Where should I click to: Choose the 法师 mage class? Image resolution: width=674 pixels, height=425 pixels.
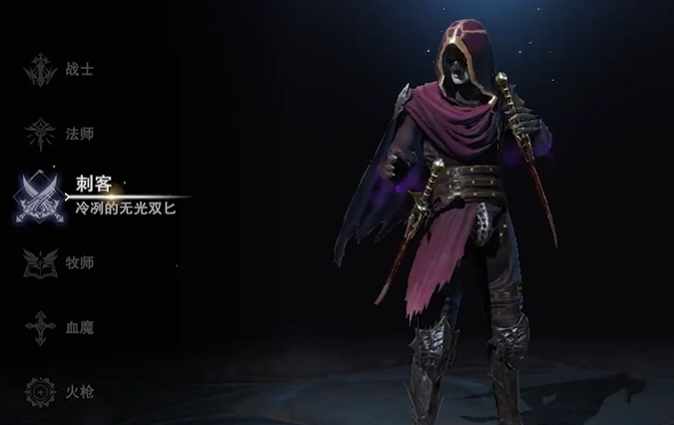click(x=60, y=133)
